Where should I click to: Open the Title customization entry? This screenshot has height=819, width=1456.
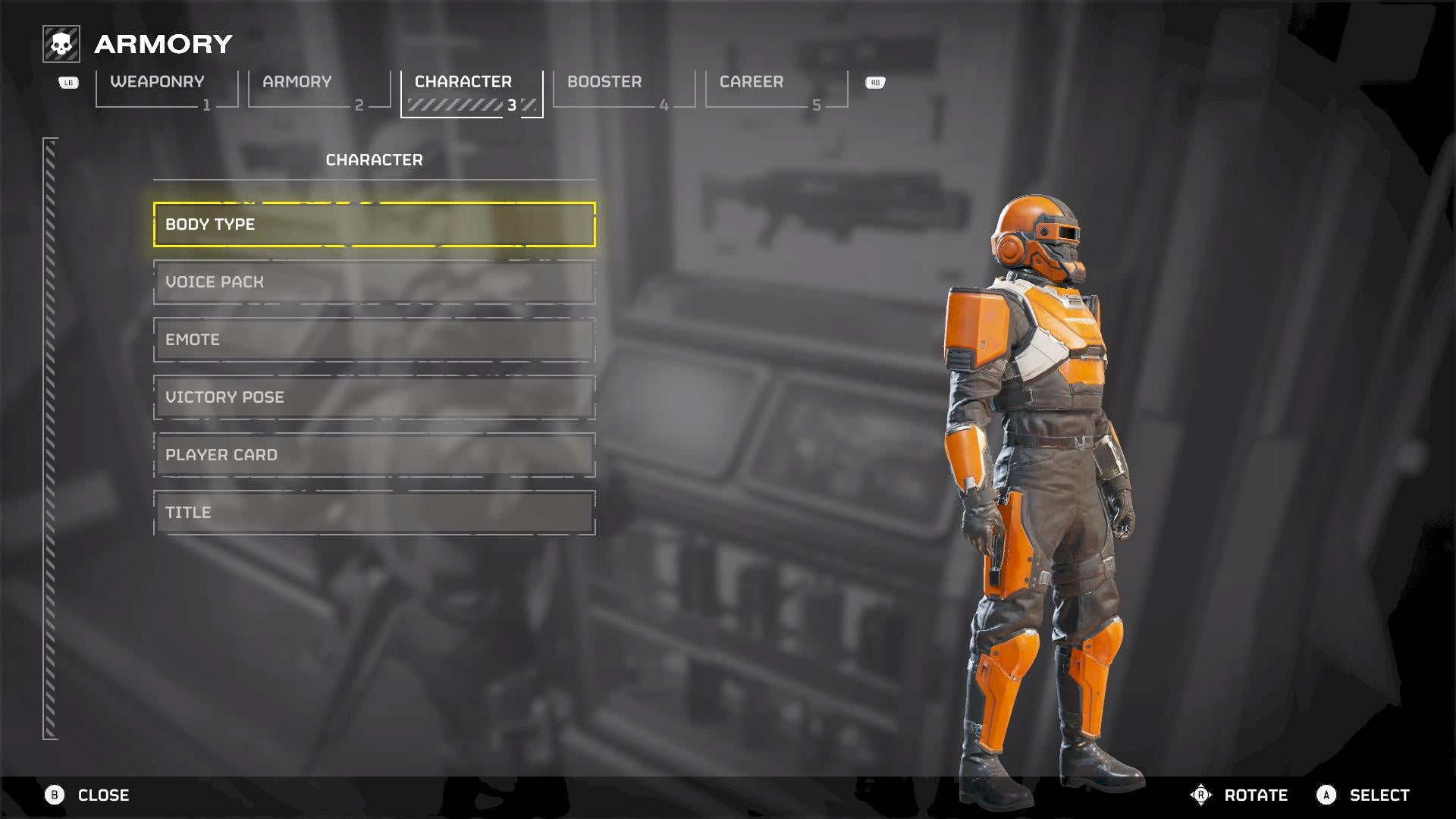pos(374,513)
